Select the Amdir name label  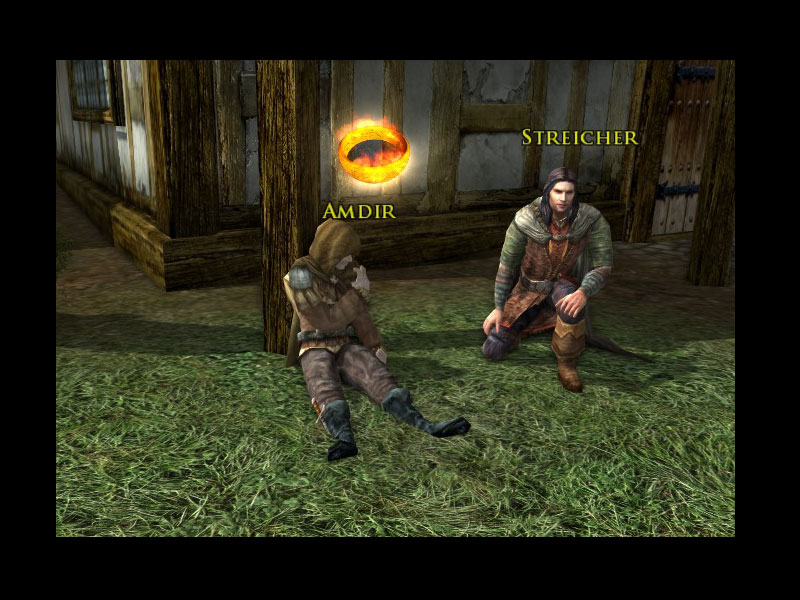pyautogui.click(x=359, y=211)
